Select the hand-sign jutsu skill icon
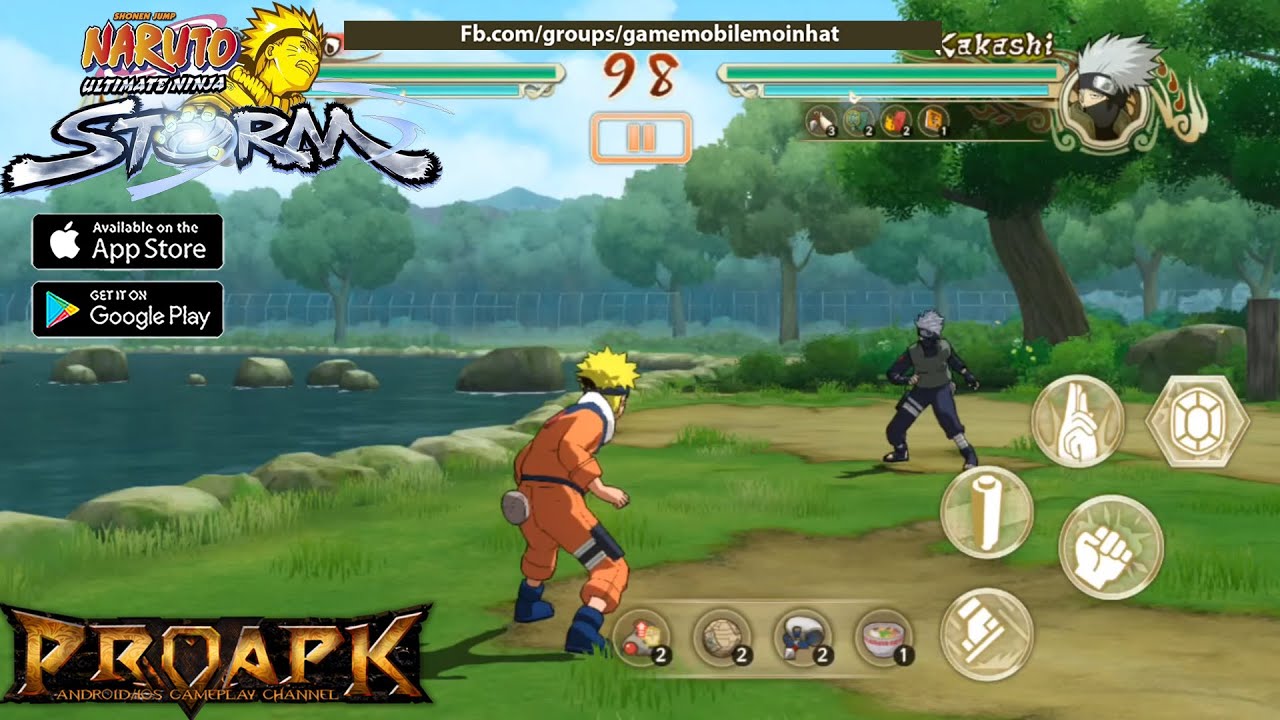 pyautogui.click(x=1072, y=424)
